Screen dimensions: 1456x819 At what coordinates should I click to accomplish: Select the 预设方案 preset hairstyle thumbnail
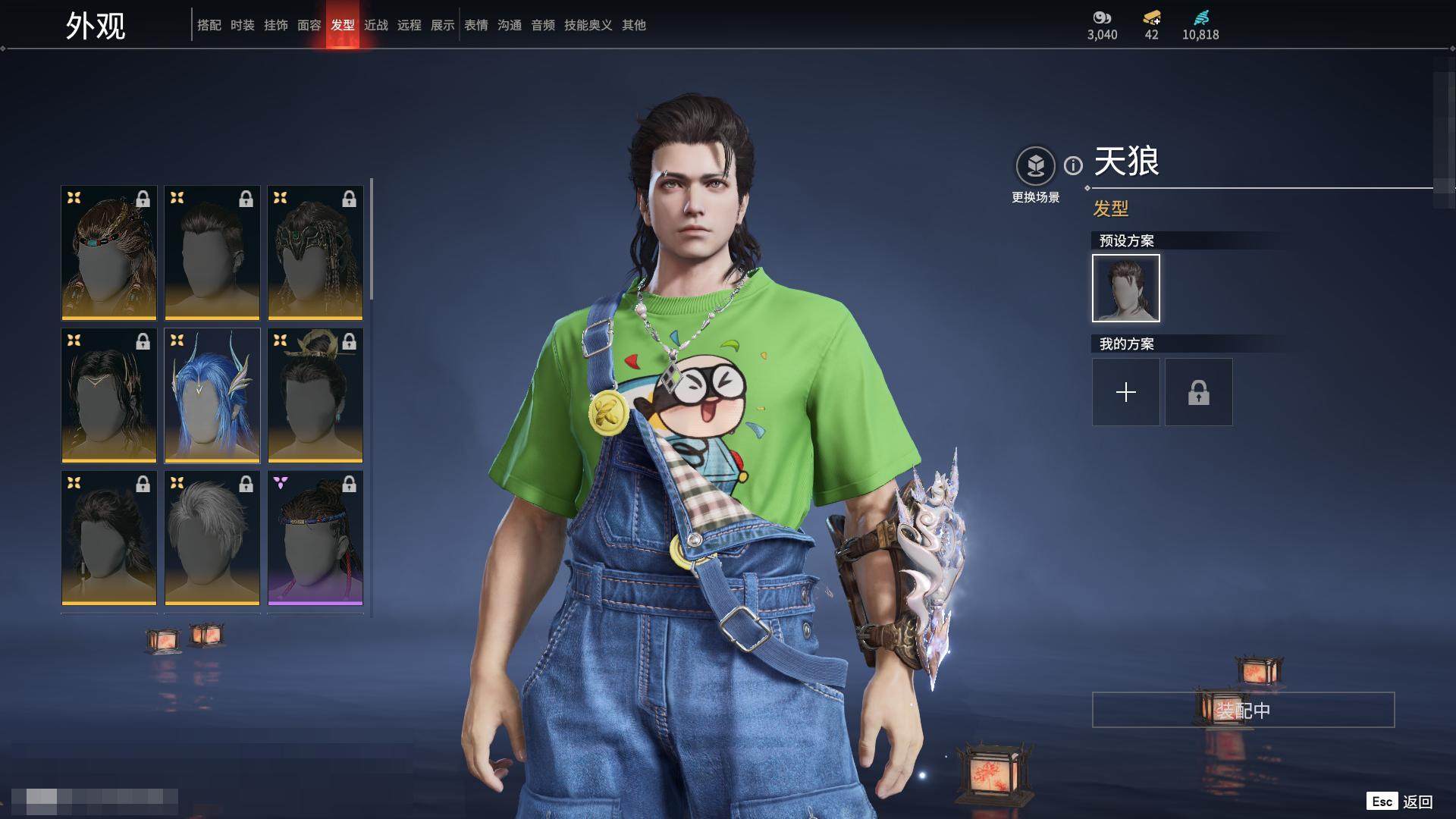coord(1125,288)
